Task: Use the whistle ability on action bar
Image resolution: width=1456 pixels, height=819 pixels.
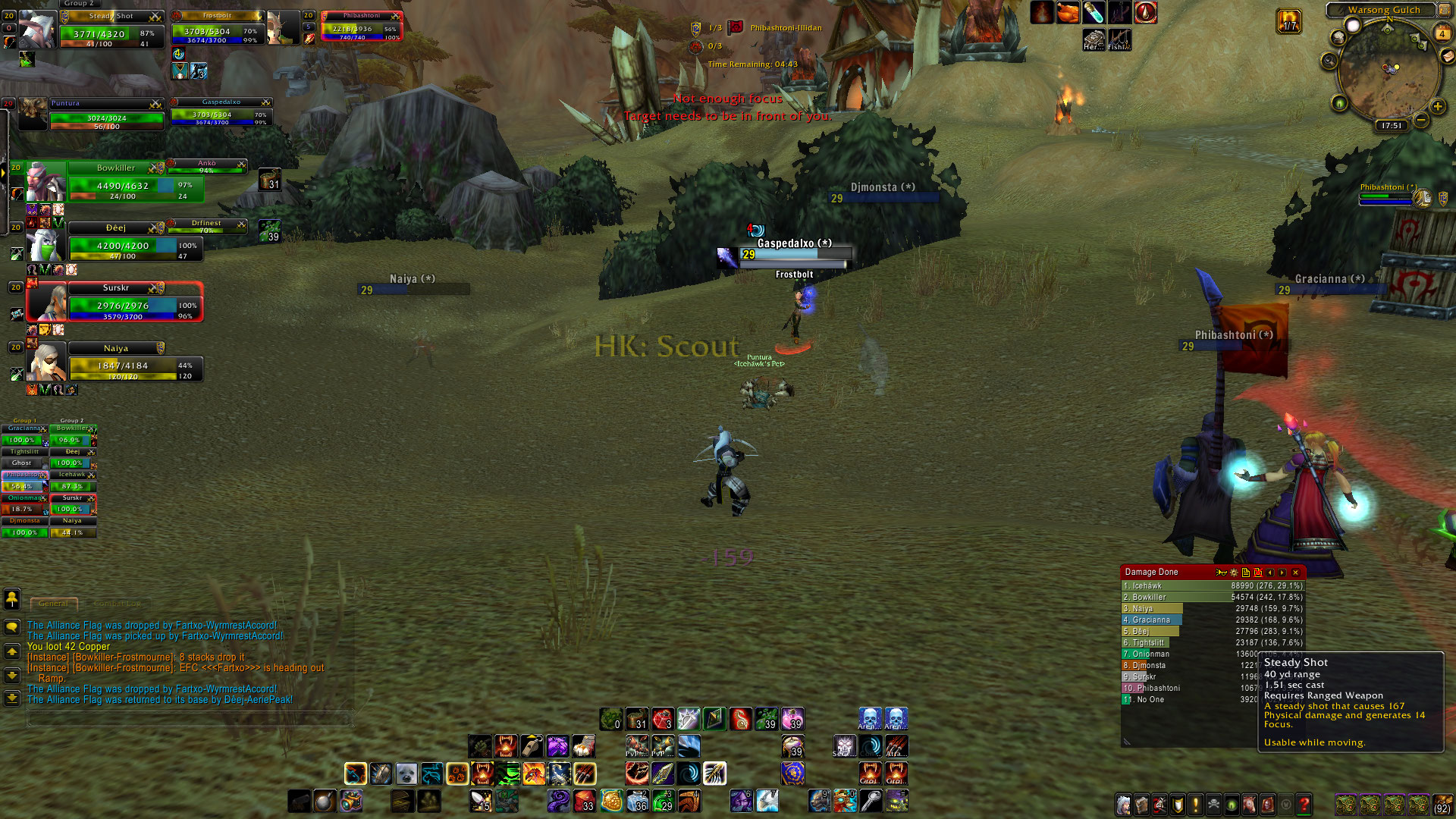Action: 532,746
